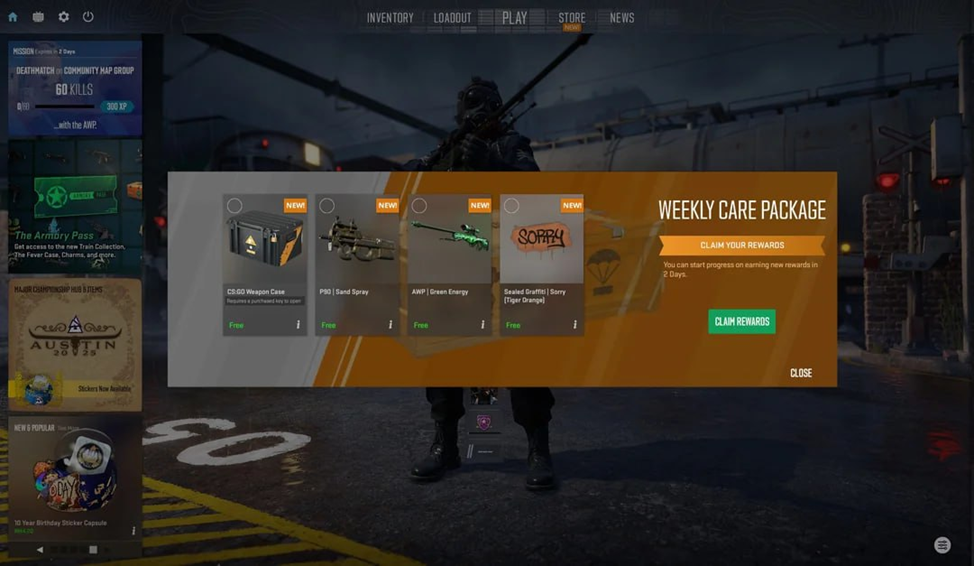Screen dimensions: 974x566
Task: Switch to the Loadout tab
Action: (x=452, y=18)
